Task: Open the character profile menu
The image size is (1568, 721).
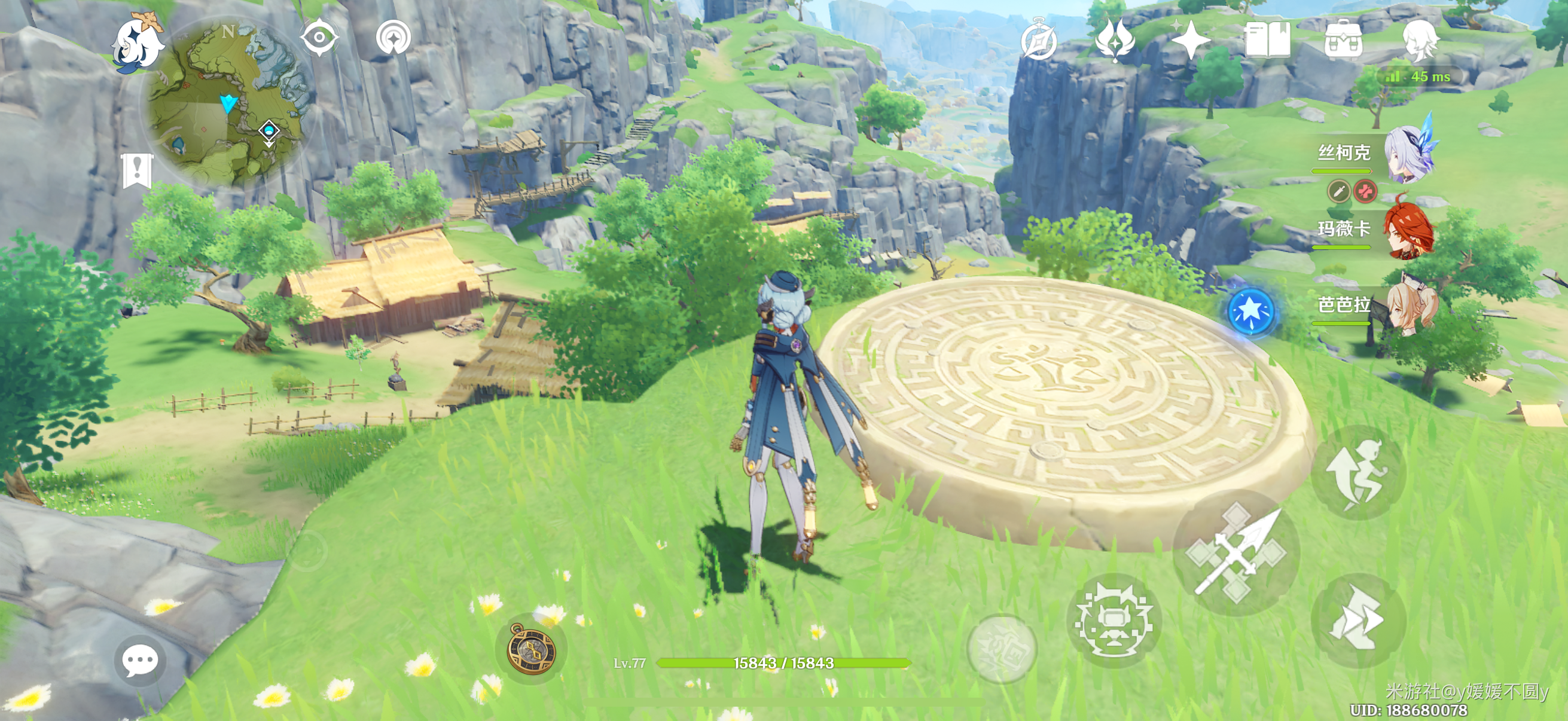Action: [x=1420, y=40]
